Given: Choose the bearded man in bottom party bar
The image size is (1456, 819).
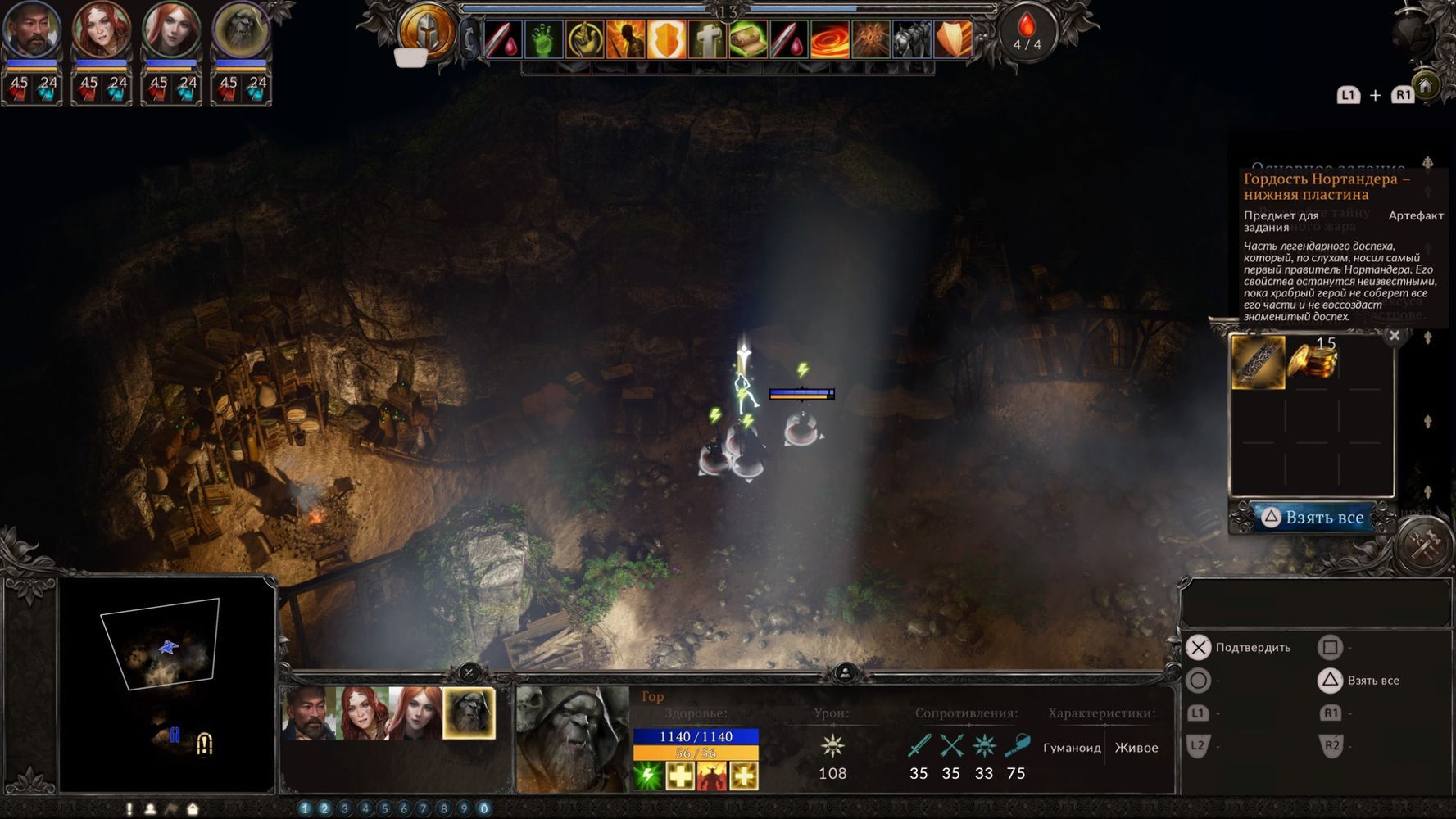Looking at the screenshot, I should (308, 713).
